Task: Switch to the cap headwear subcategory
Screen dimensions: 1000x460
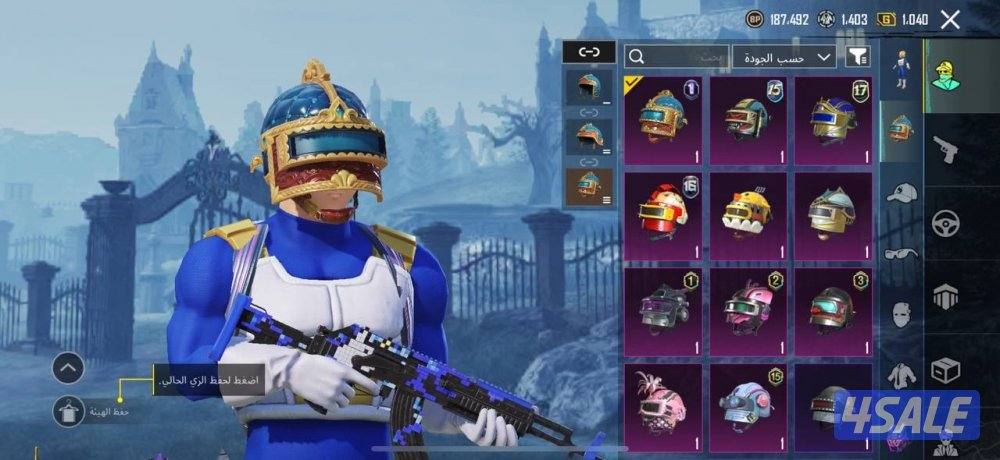Action: click(901, 192)
